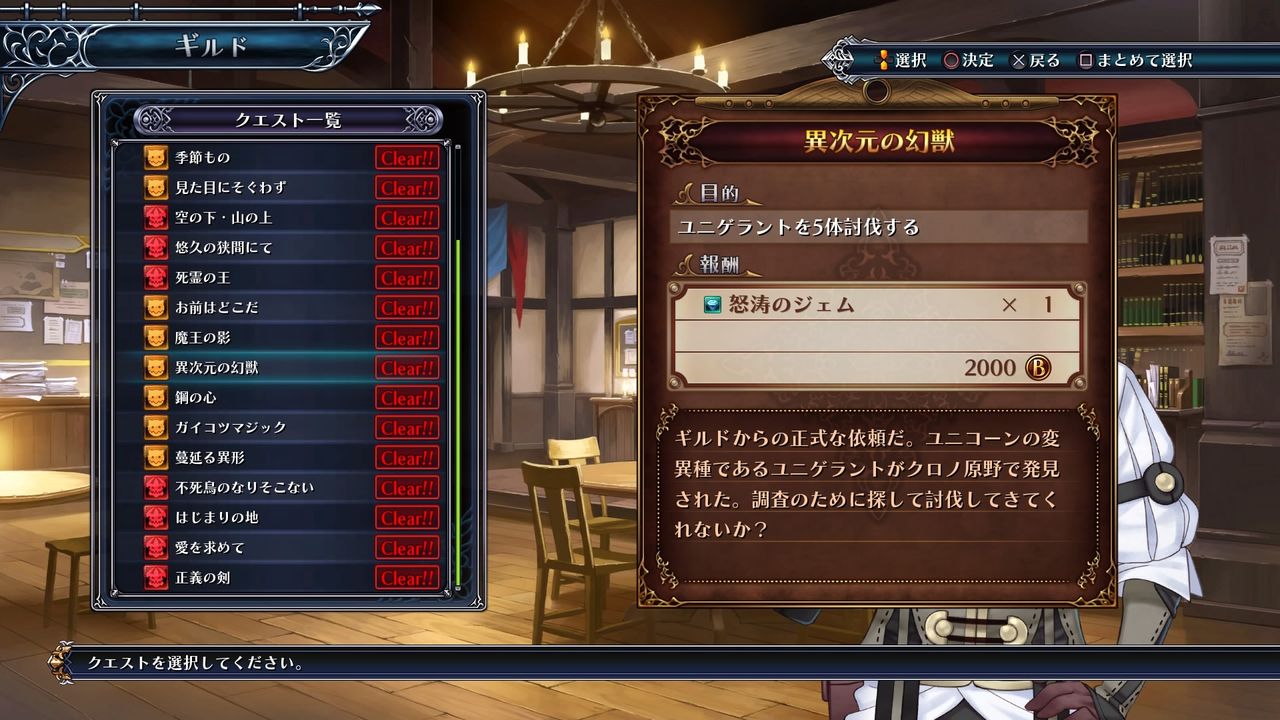Click the 異次元の幻獣 quest detail title
The height and width of the screenshot is (720, 1280).
[879, 141]
